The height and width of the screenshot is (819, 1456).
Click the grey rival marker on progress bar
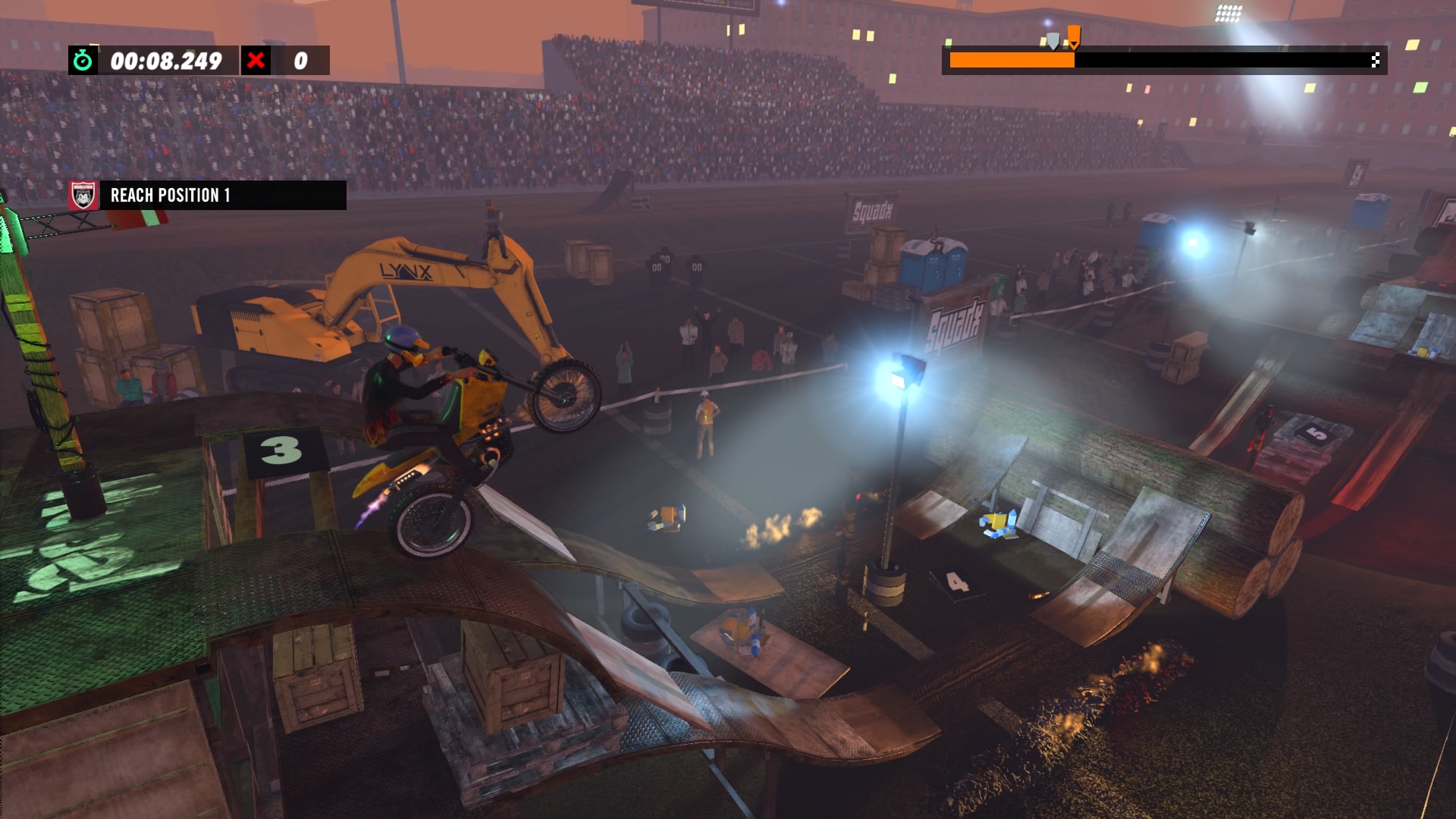(x=1053, y=41)
